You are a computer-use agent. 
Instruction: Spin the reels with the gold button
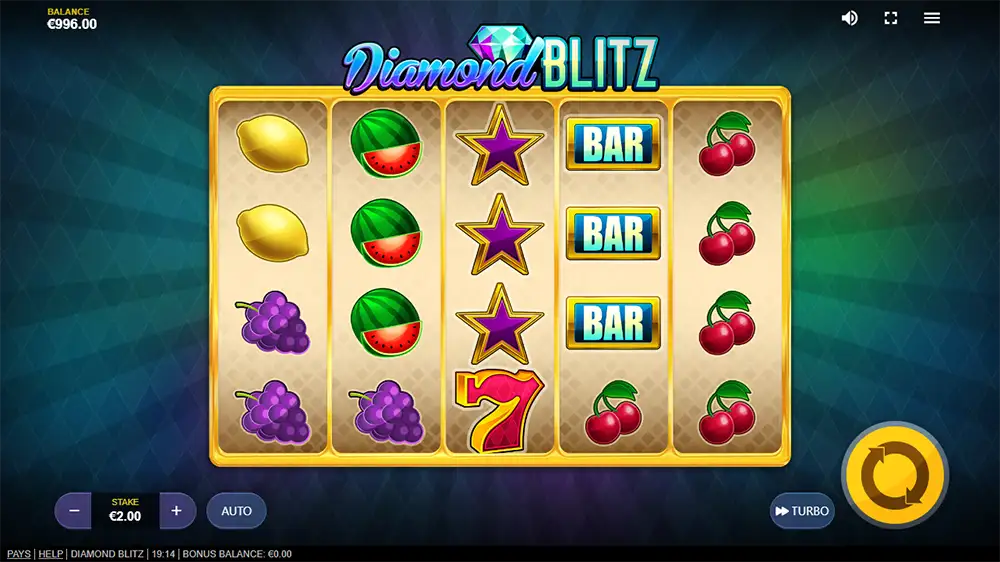pyautogui.click(x=894, y=475)
